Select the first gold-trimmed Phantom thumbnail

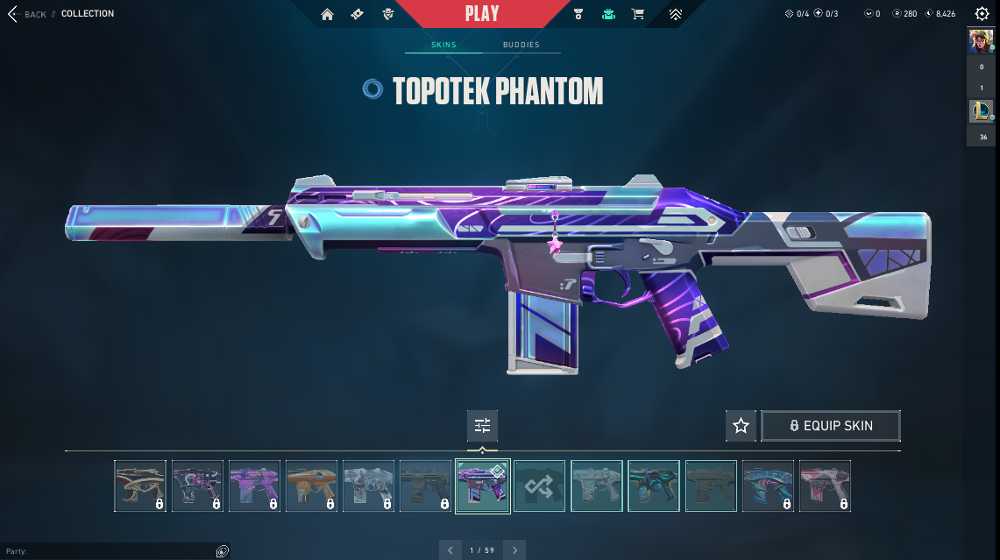coord(140,486)
